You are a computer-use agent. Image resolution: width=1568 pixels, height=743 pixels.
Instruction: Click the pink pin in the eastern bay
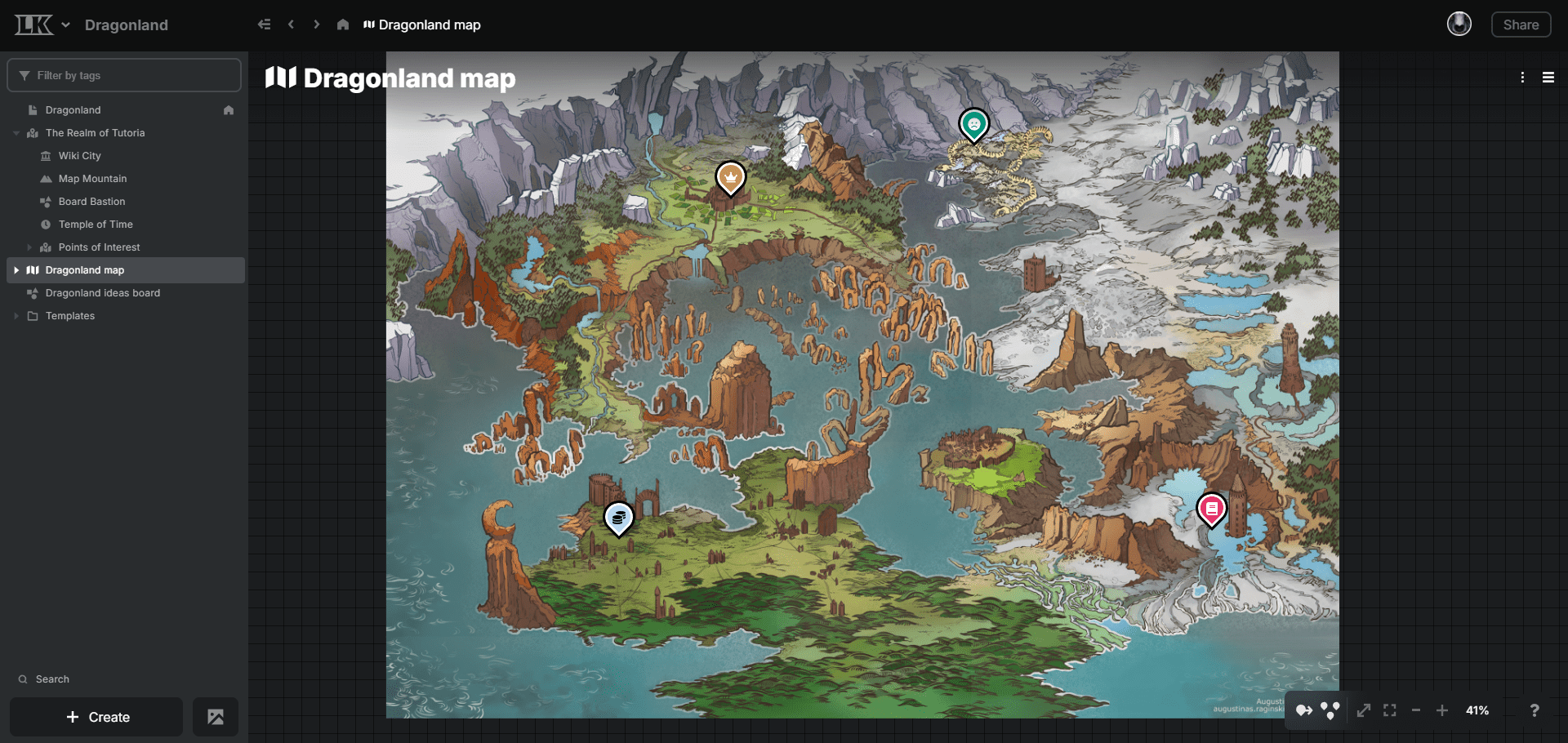1211,509
